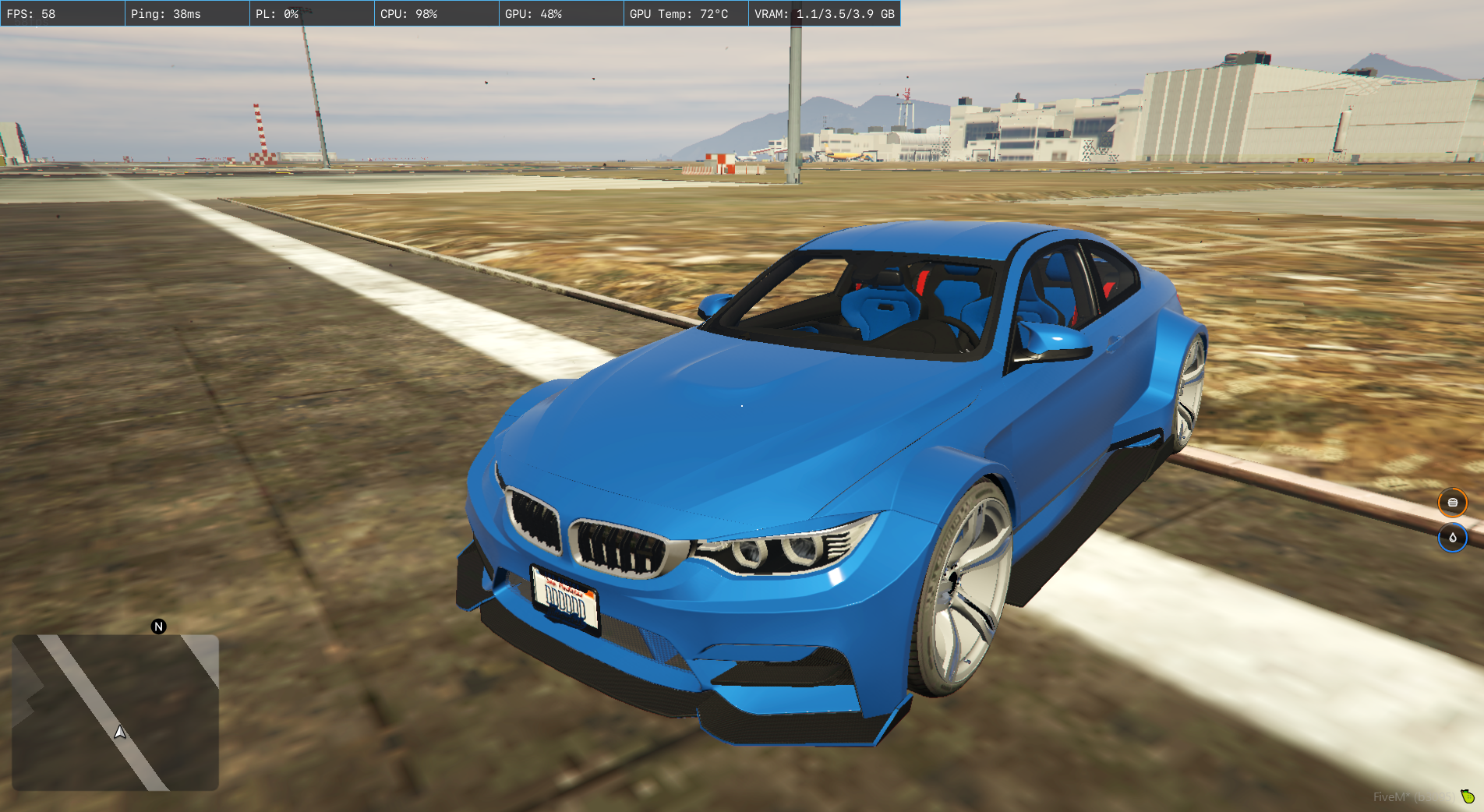Click the player arrow on the minimap
Image resolution: width=1484 pixels, height=812 pixels.
pyautogui.click(x=120, y=732)
